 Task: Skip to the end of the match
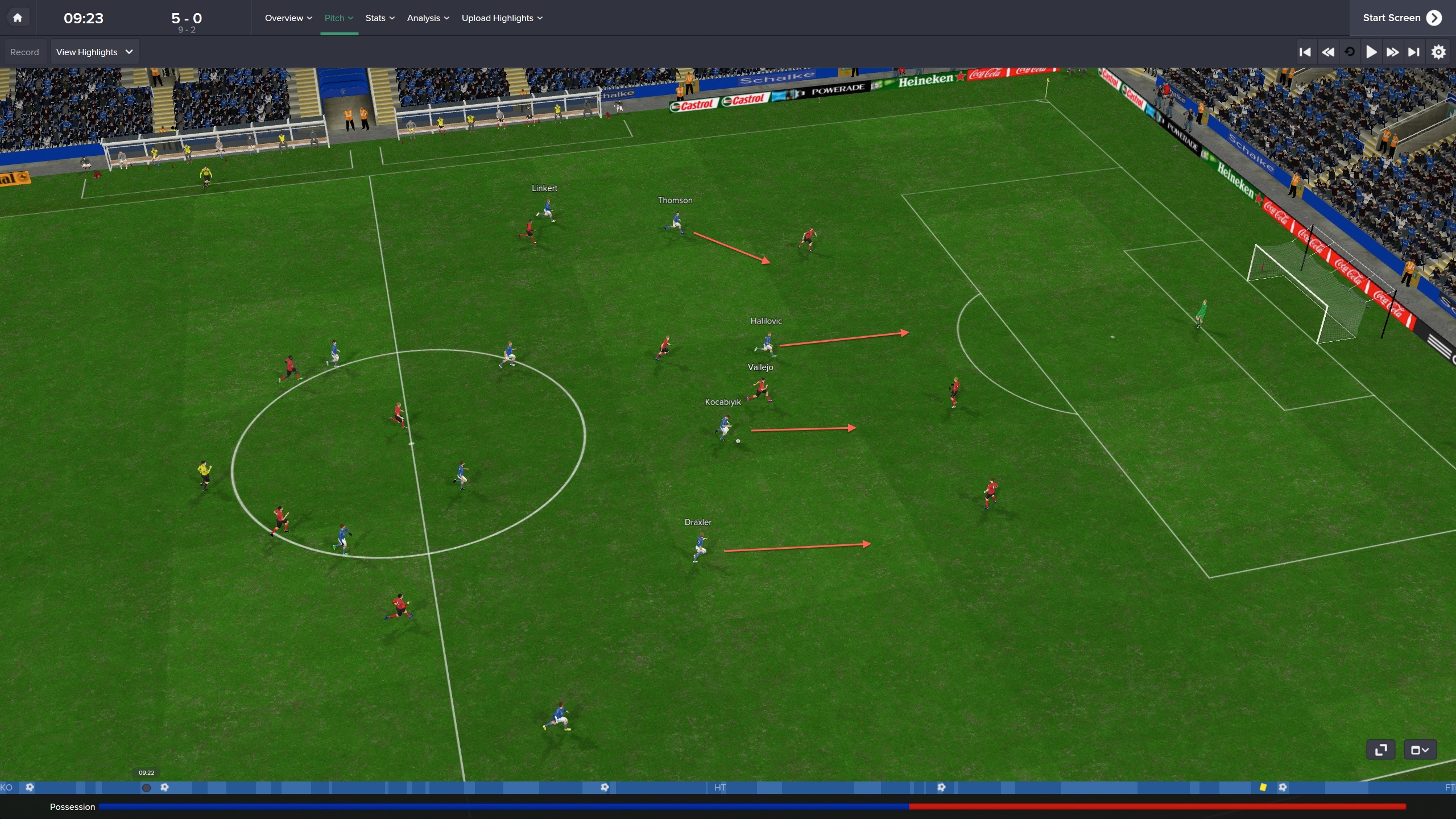coord(1414,52)
